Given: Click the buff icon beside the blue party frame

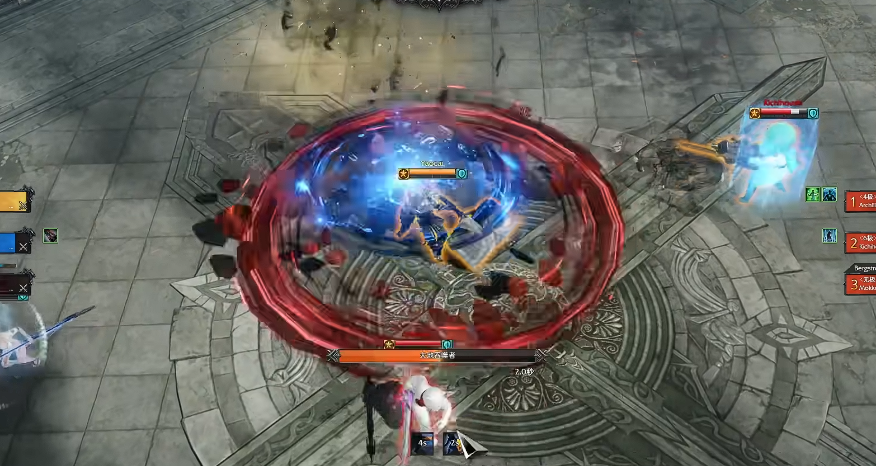Looking at the screenshot, I should pos(51,236).
